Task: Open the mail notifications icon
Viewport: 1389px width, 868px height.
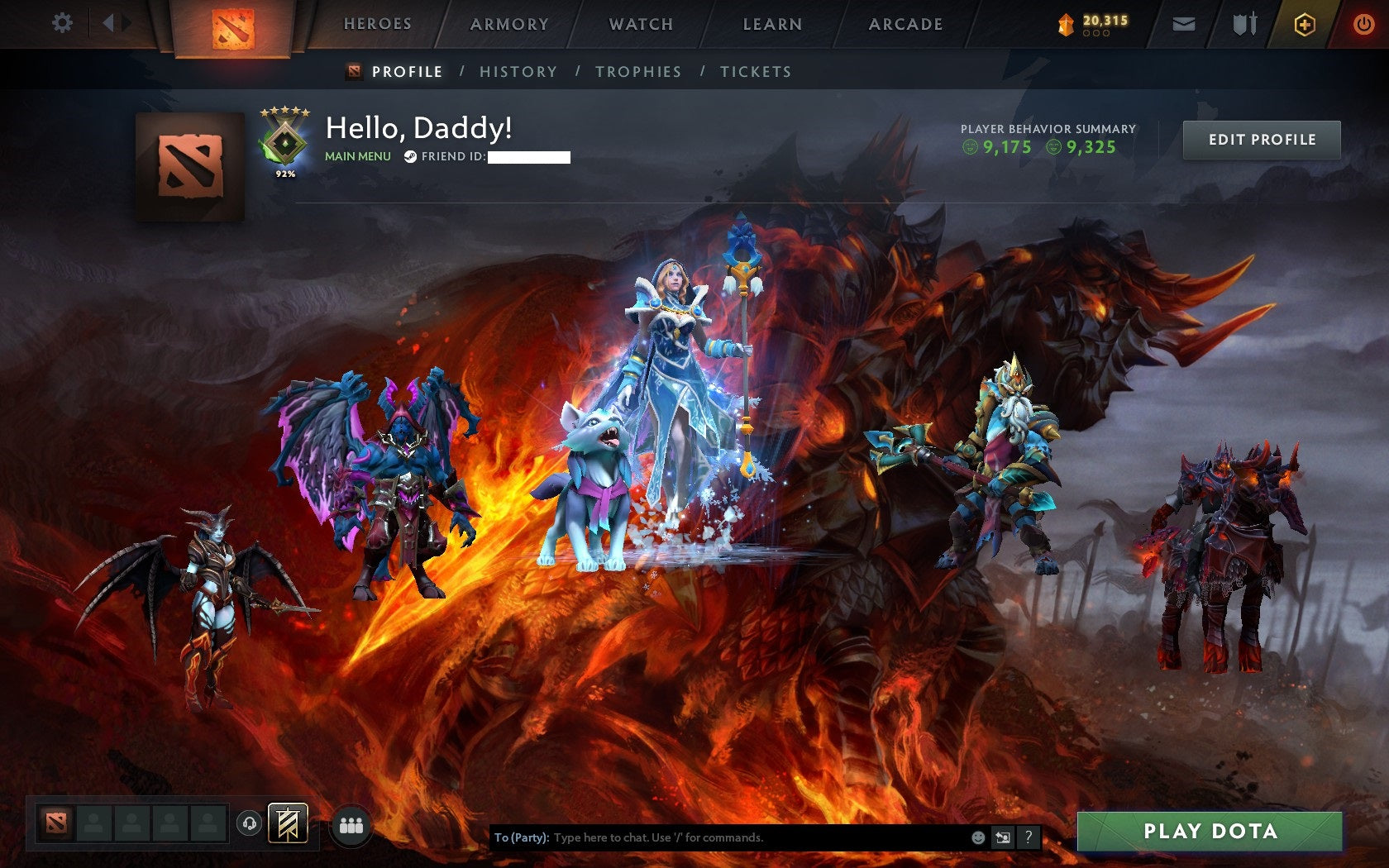Action: pos(1185,24)
